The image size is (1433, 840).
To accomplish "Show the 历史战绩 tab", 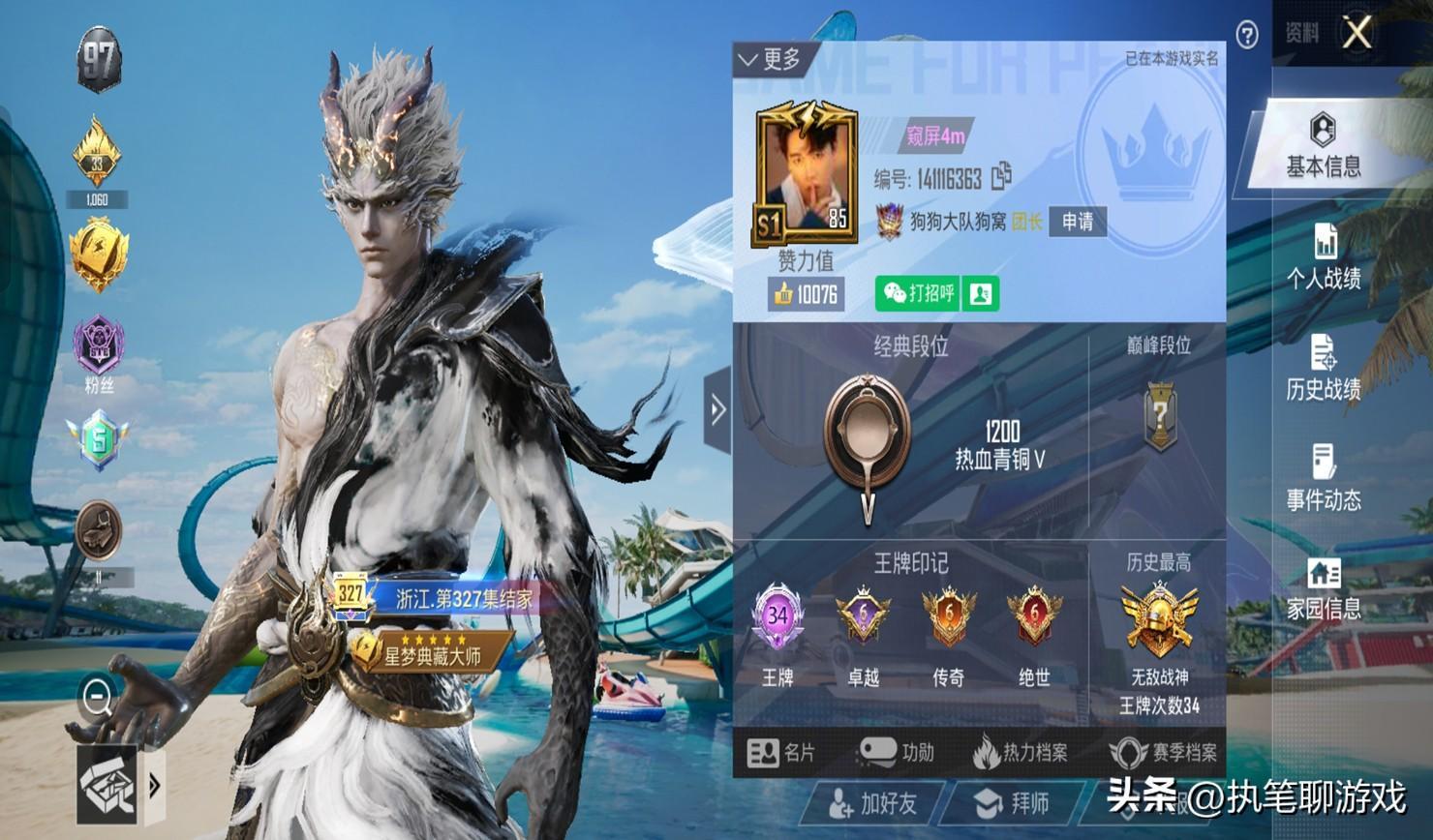I will point(1323,368).
